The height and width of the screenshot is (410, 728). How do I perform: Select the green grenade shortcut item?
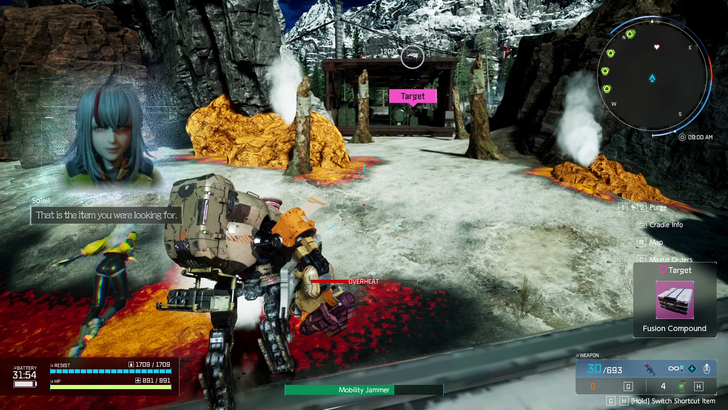point(682,384)
